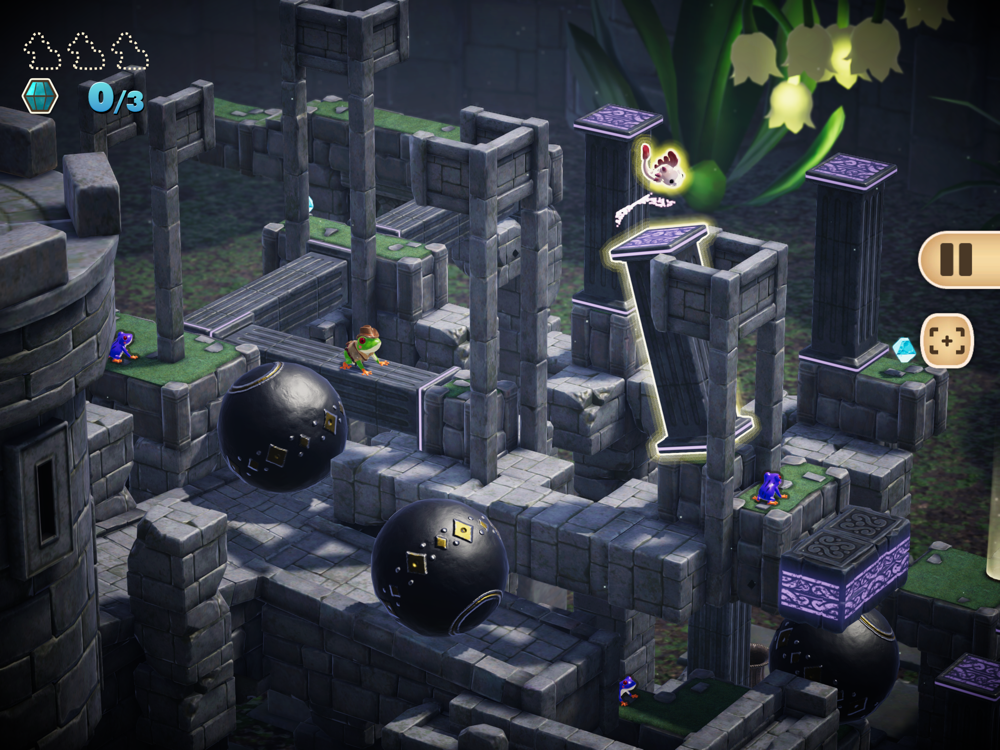
Task: Tap the camera focus button
Action: point(946,340)
